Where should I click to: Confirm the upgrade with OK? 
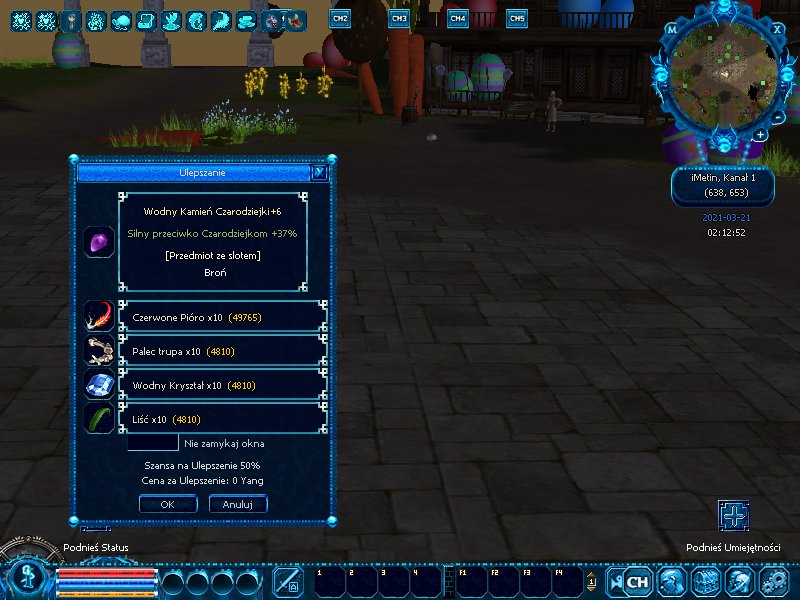[x=167, y=504]
